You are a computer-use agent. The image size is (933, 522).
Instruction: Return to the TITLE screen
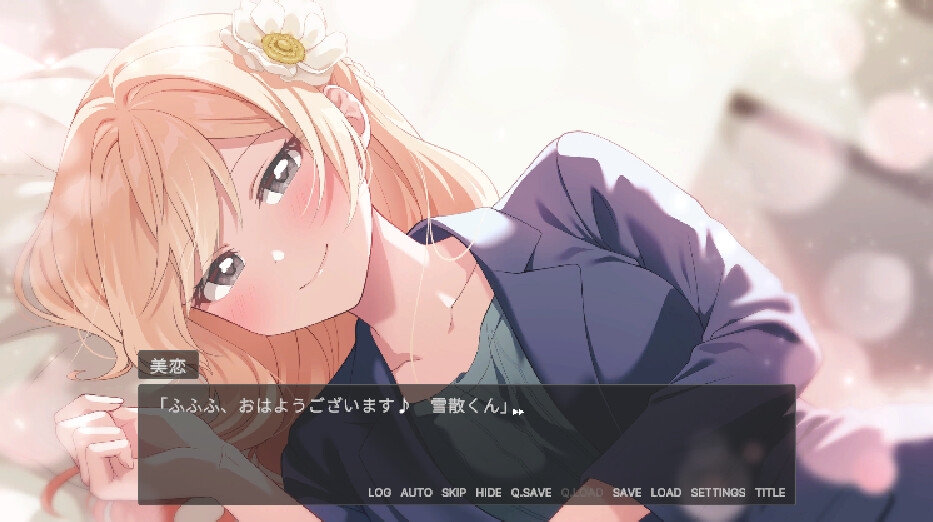[770, 493]
